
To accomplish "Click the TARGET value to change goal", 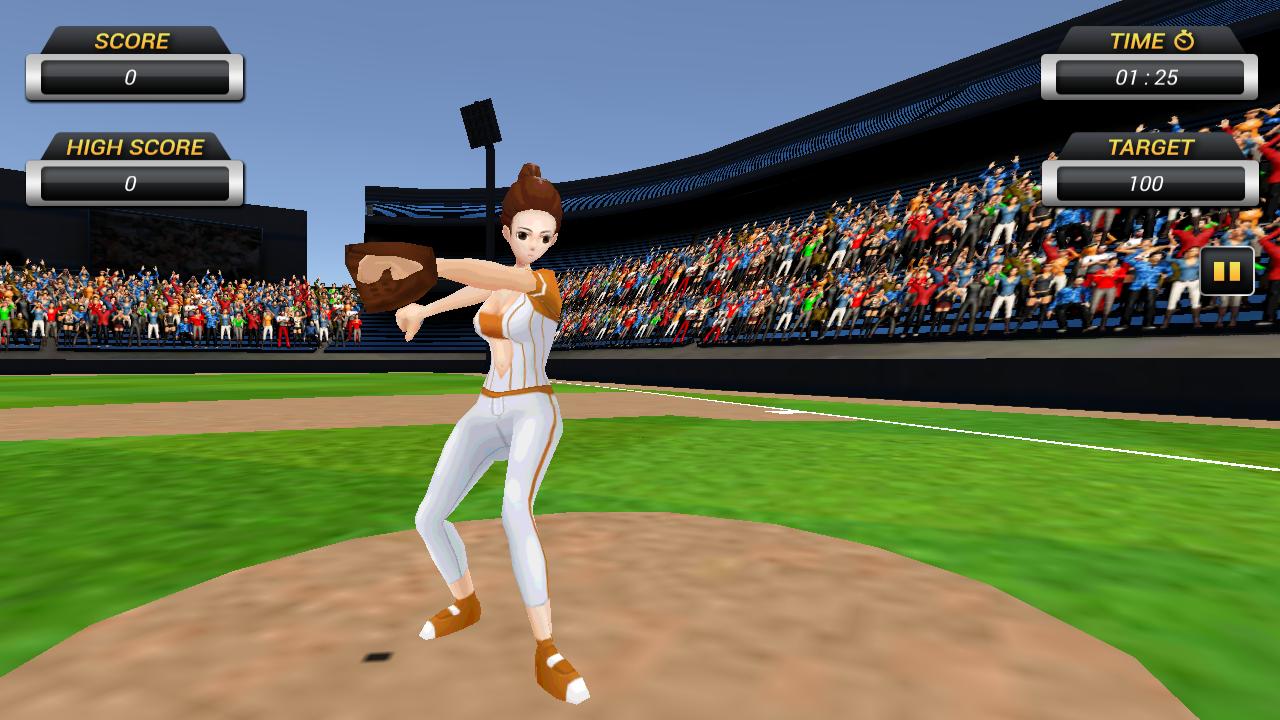I will tap(1146, 184).
